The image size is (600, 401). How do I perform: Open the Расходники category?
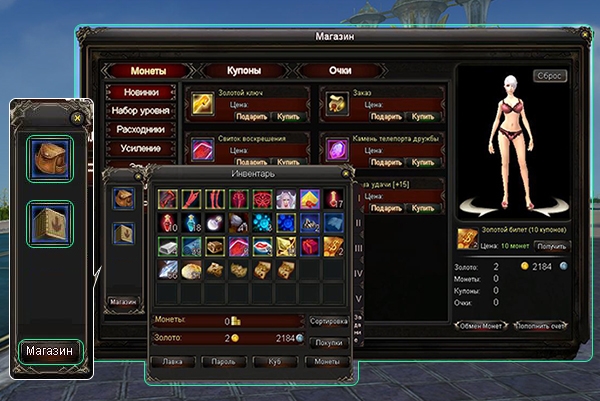click(x=139, y=129)
